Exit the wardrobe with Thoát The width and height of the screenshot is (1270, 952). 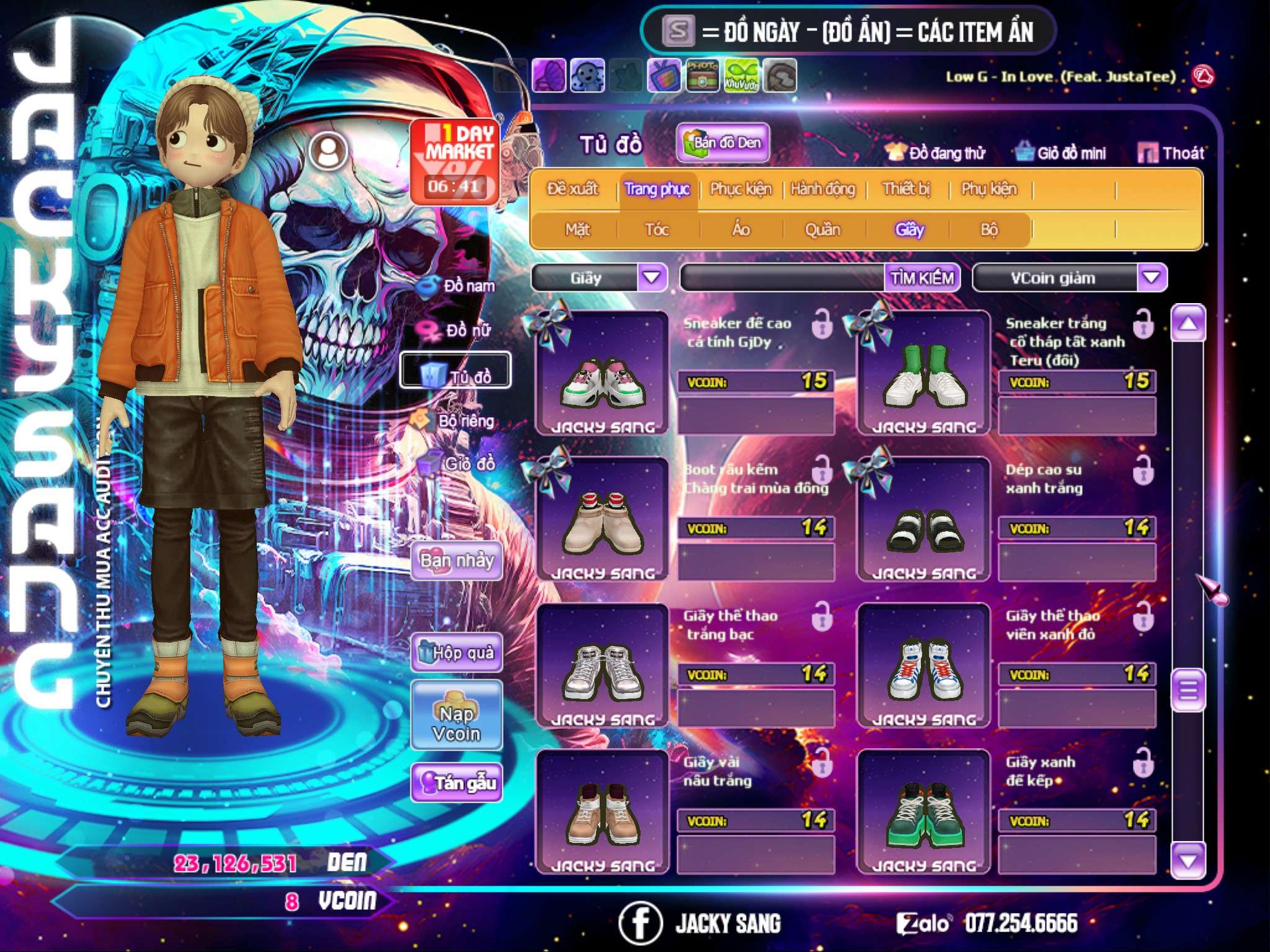1171,153
